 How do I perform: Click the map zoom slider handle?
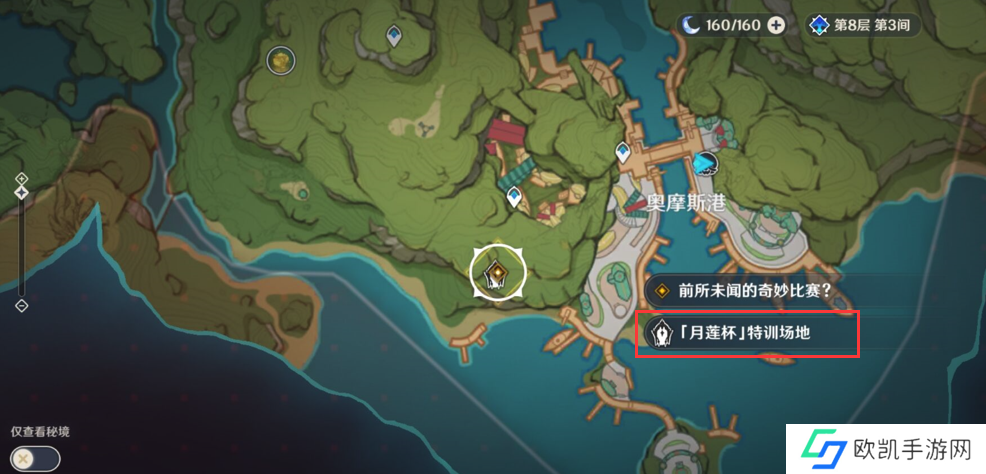click(x=22, y=193)
